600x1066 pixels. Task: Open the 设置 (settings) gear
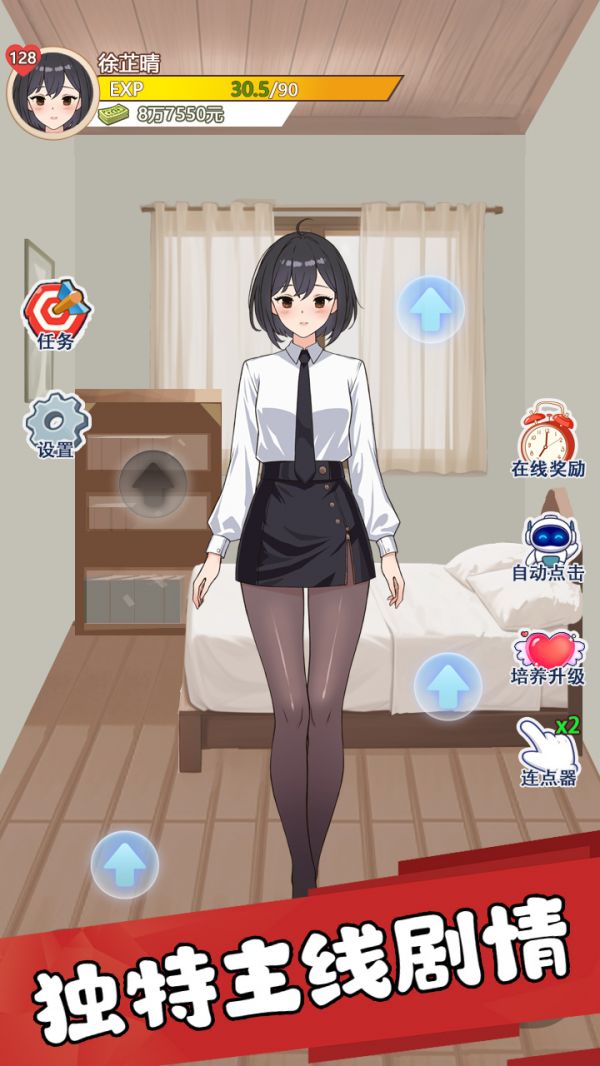pos(56,423)
